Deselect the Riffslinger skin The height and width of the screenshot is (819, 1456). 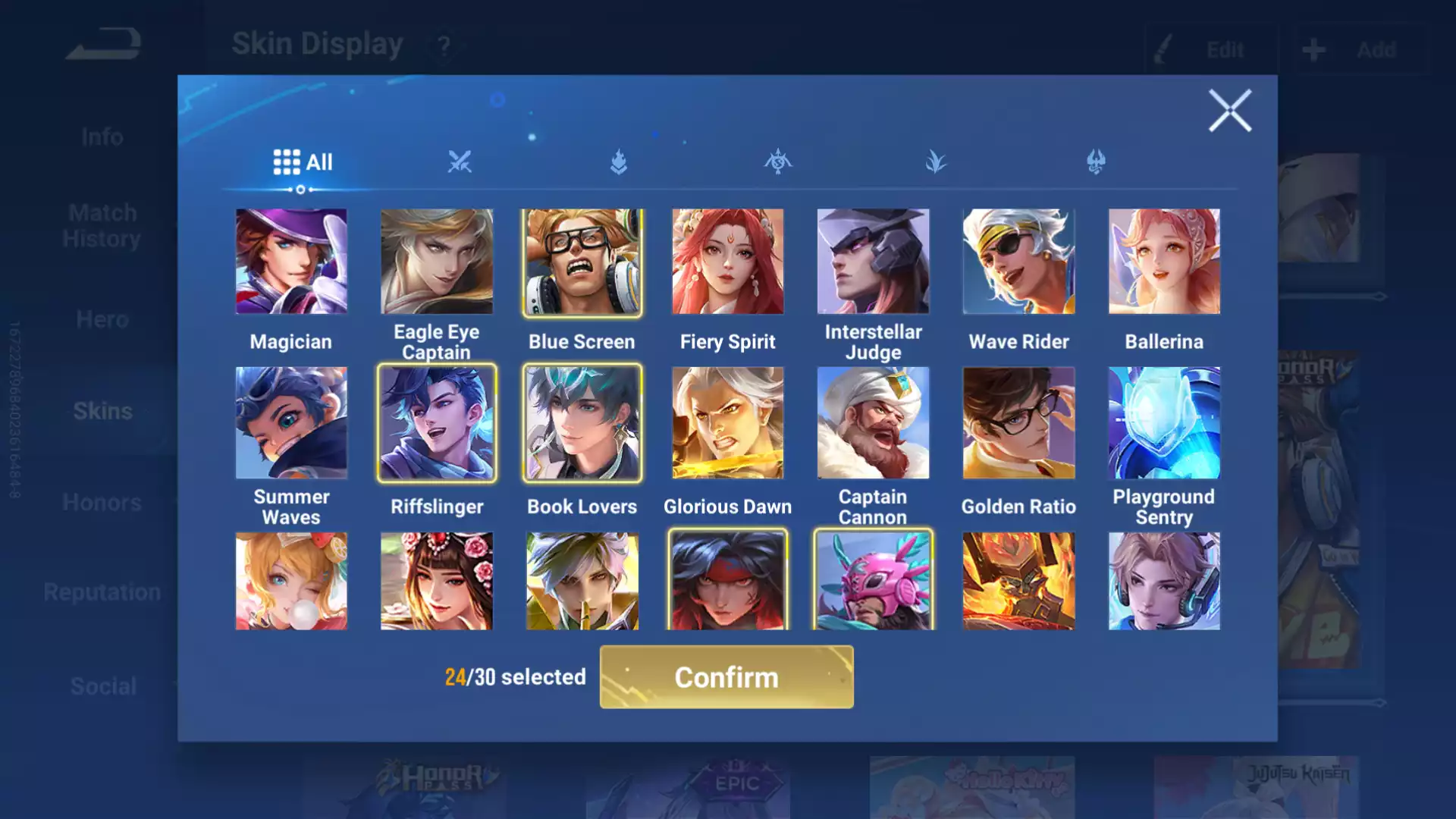[437, 423]
